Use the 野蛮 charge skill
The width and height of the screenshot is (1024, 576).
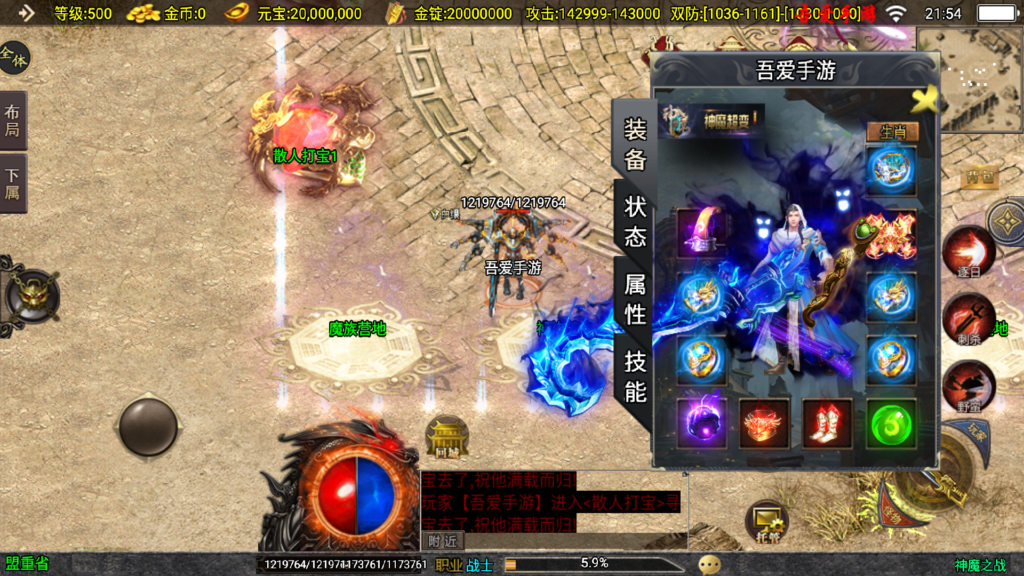[968, 386]
